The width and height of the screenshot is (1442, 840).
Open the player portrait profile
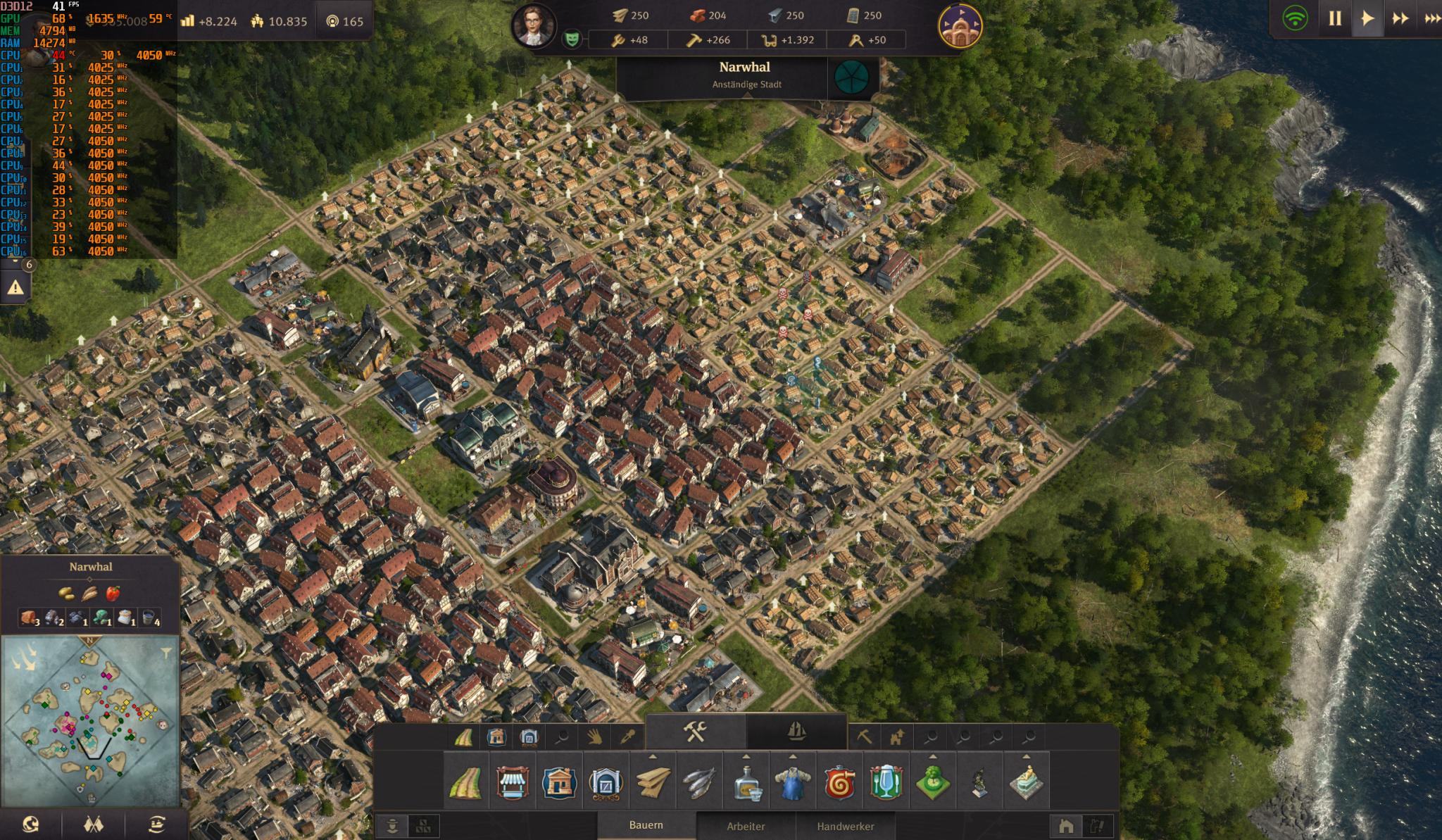click(533, 26)
